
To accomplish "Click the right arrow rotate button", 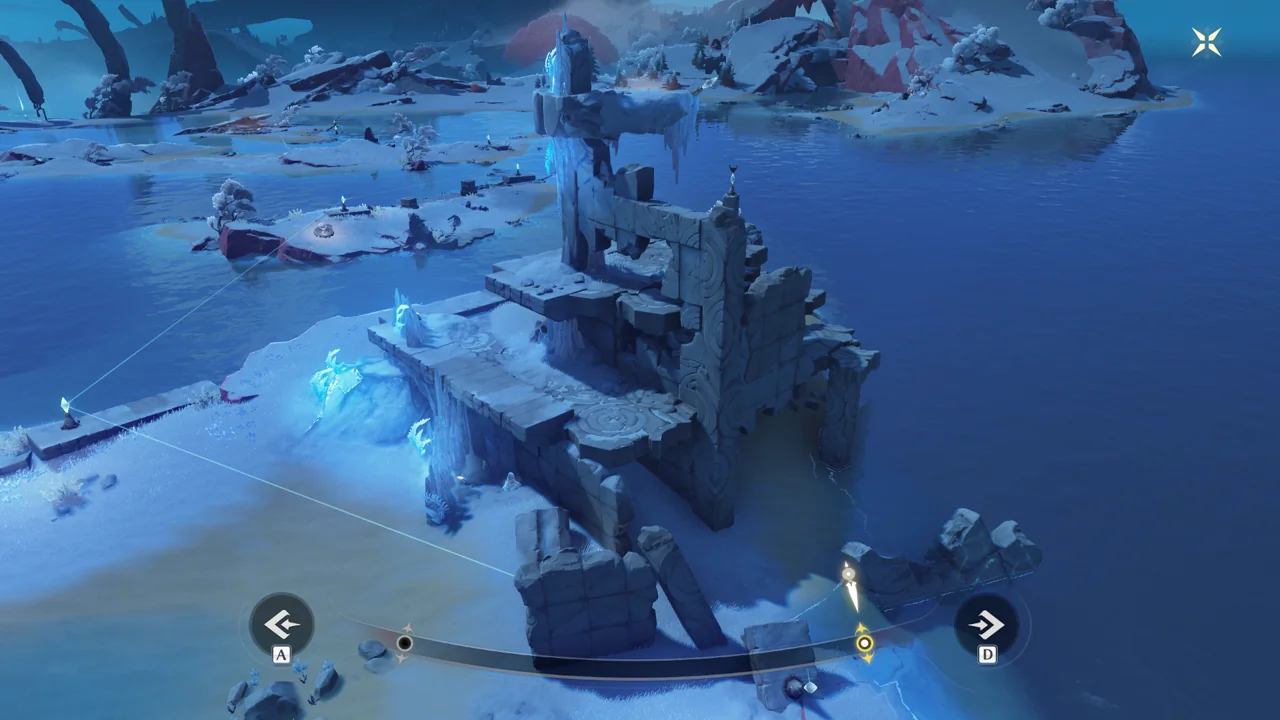I will tap(986, 626).
